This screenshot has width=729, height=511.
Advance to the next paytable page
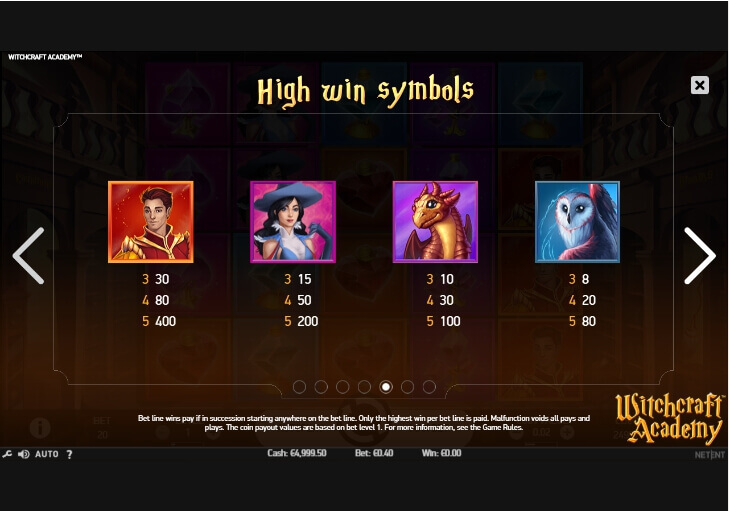point(699,256)
